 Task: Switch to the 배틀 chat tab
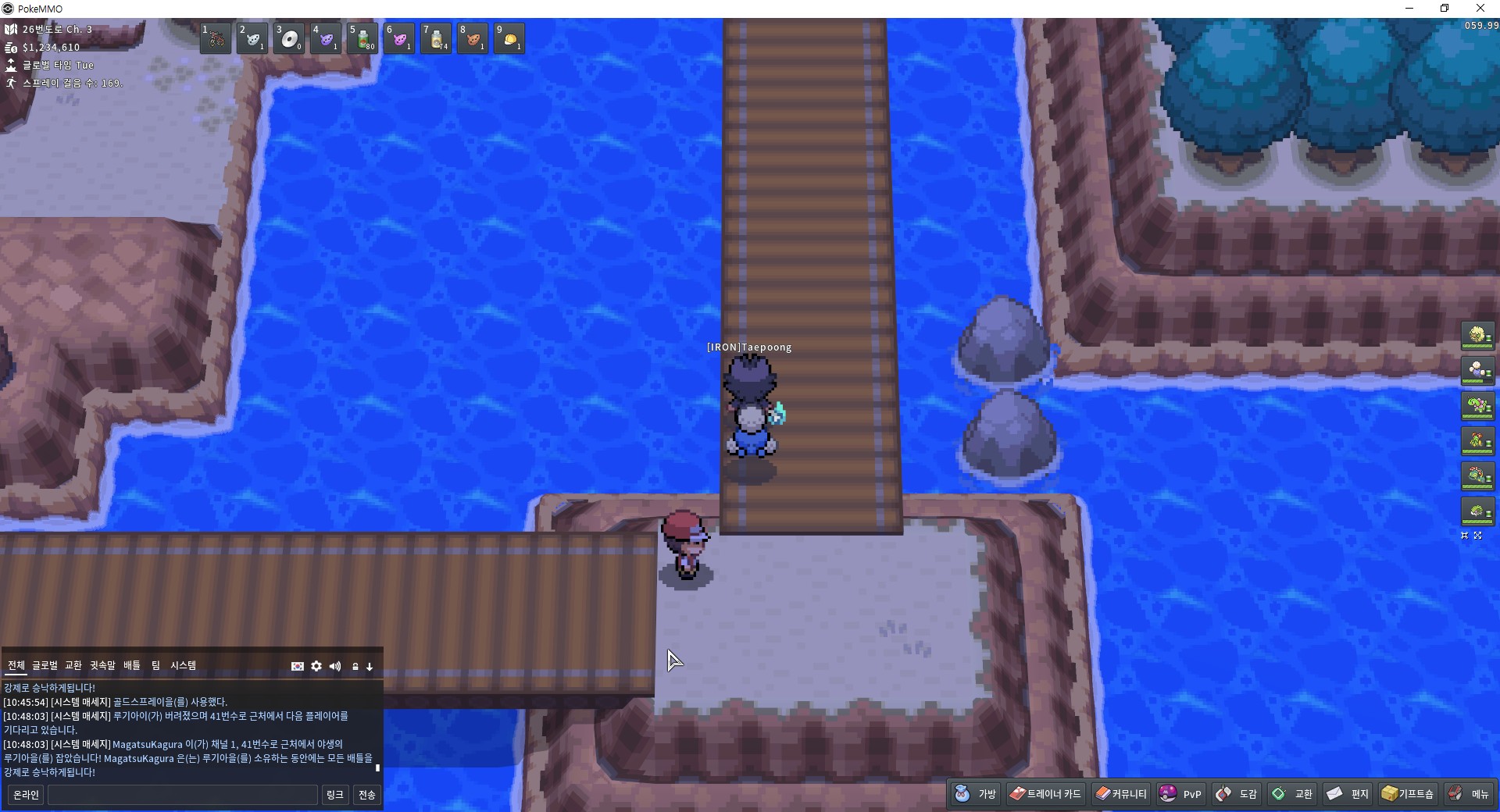point(132,665)
